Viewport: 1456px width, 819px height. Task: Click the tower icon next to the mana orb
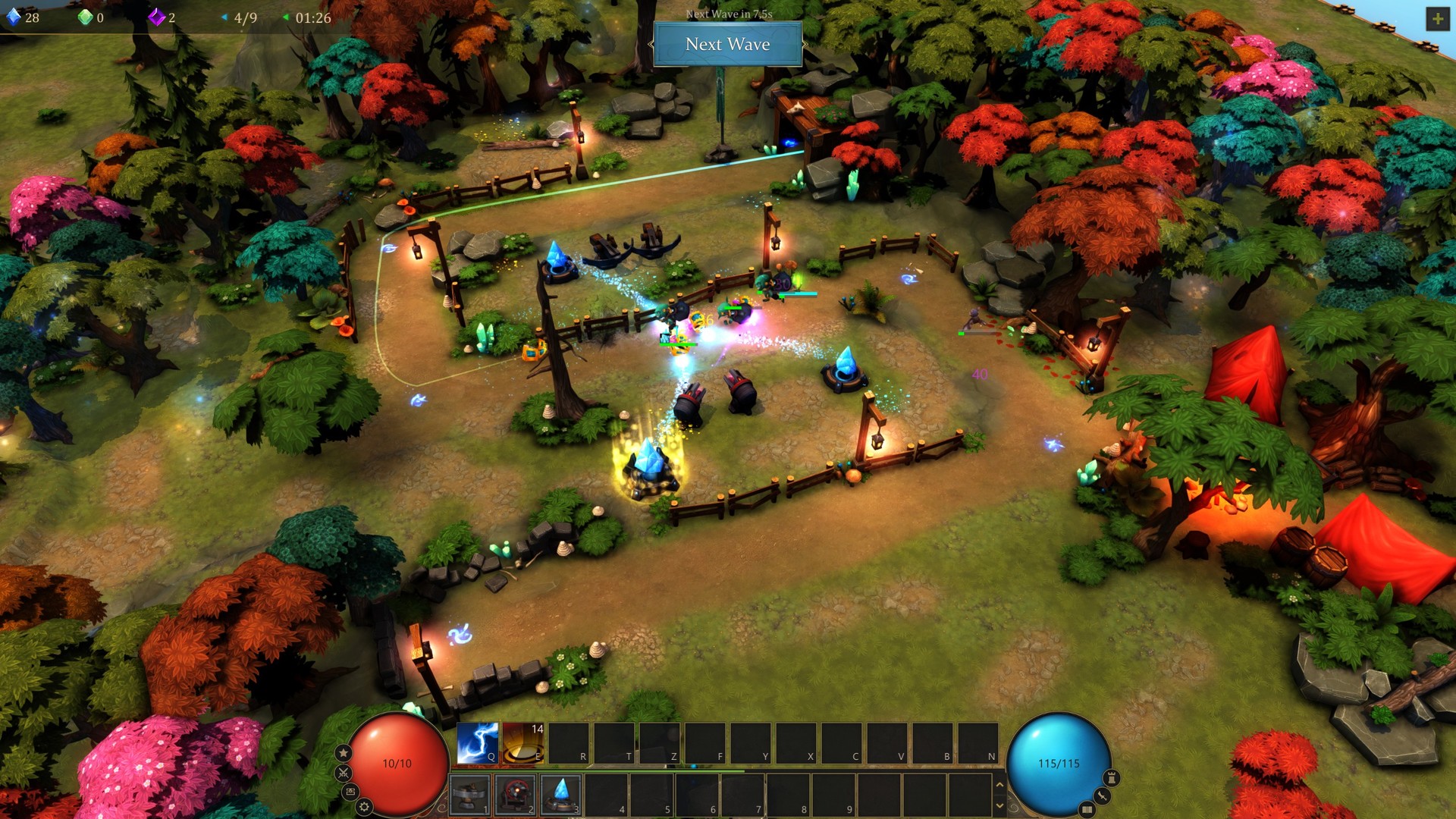tap(1110, 777)
